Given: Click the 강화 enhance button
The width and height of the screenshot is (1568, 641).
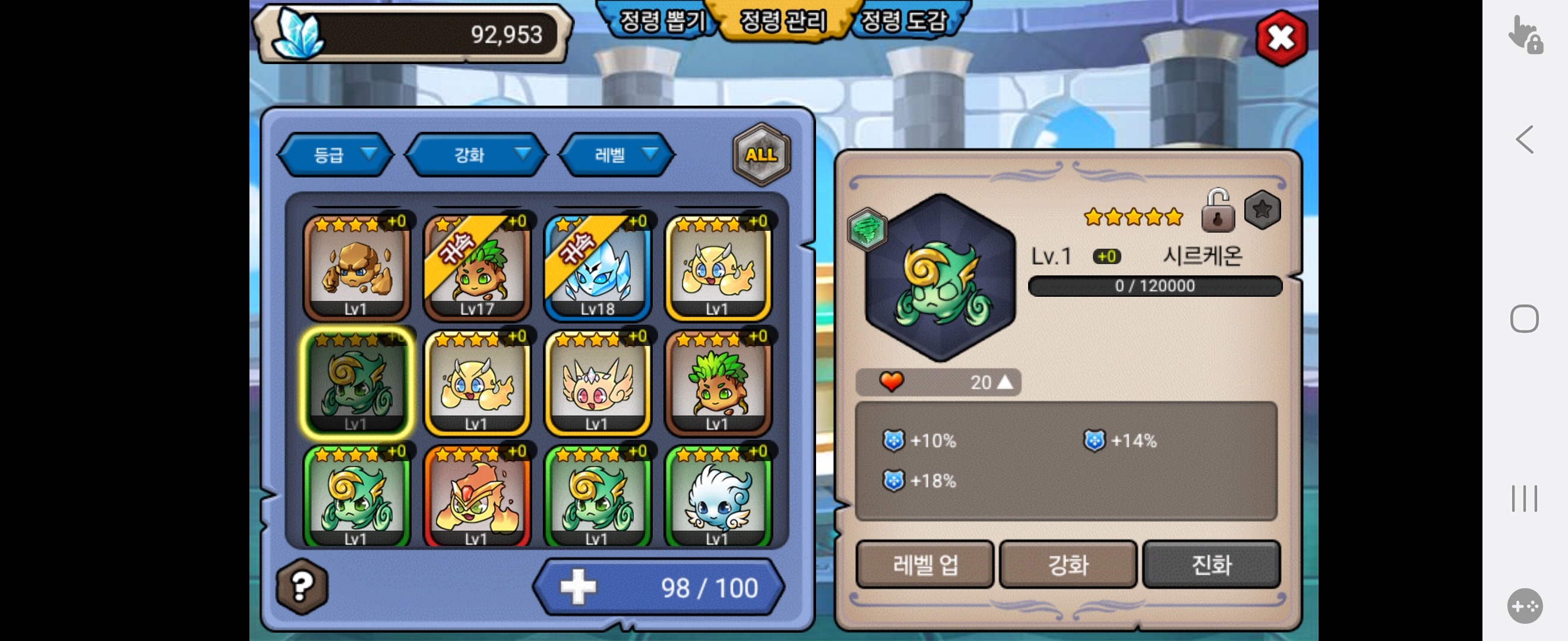Looking at the screenshot, I should coord(1068,565).
